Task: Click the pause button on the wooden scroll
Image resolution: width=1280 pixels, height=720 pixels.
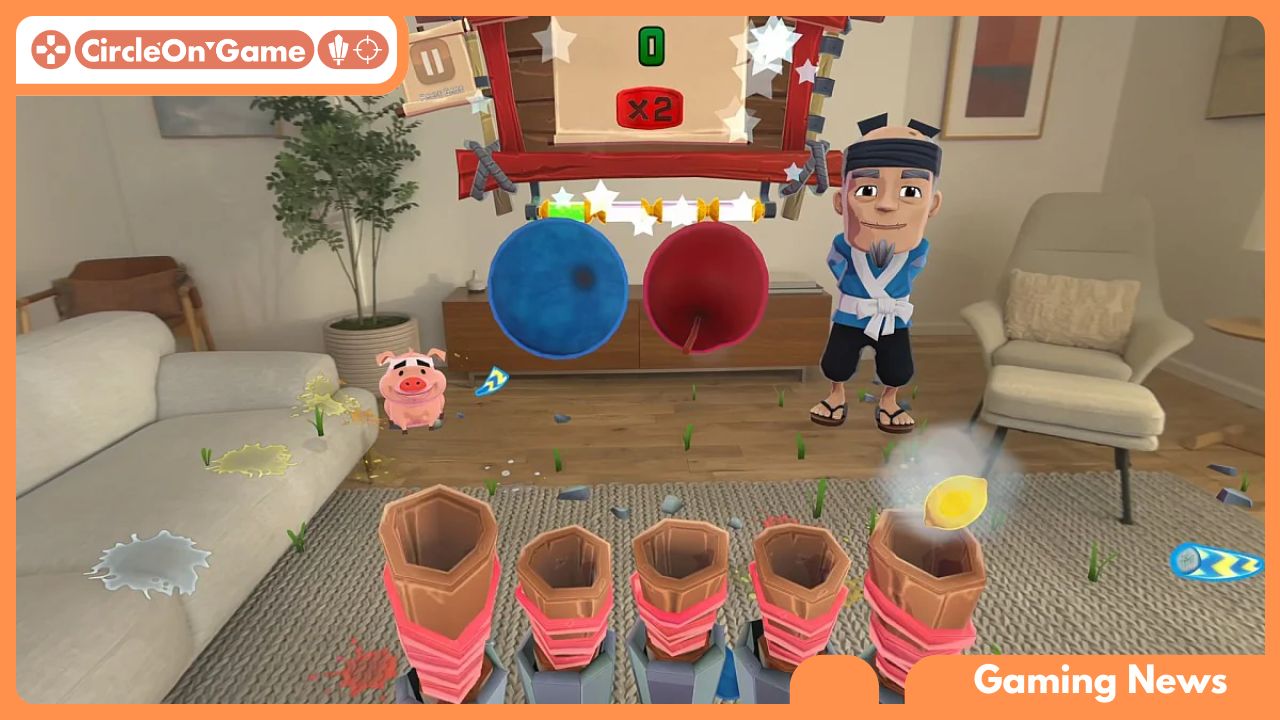Action: click(x=430, y=62)
